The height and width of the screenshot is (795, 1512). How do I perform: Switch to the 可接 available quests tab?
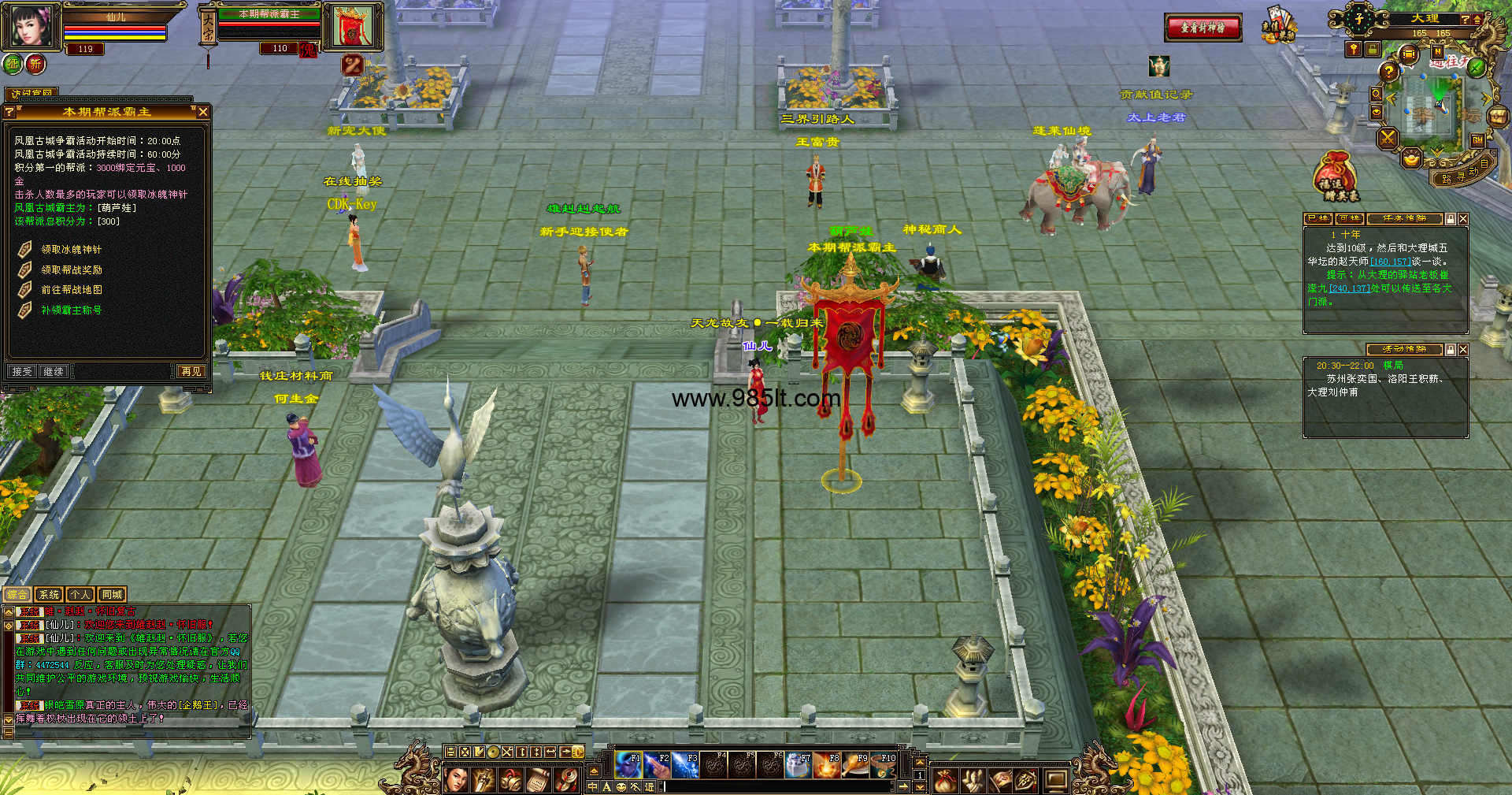[1350, 219]
